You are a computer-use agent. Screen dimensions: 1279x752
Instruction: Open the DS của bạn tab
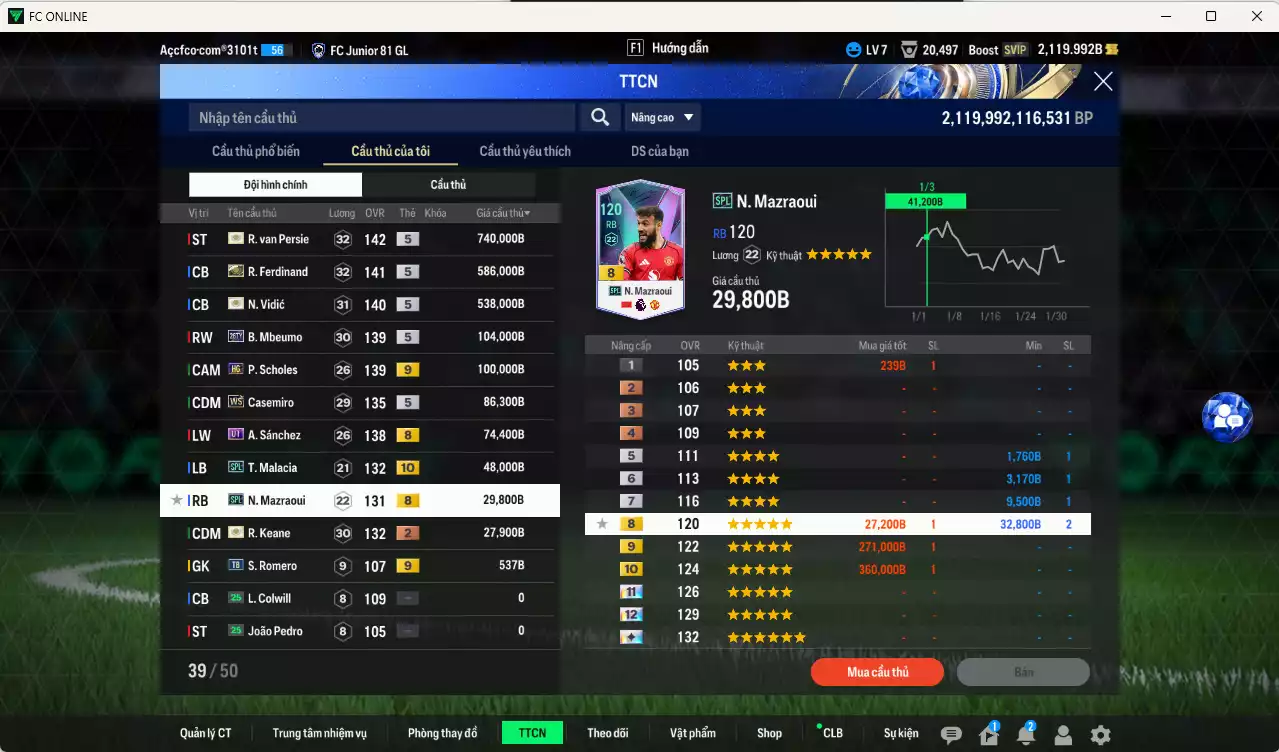click(659, 151)
